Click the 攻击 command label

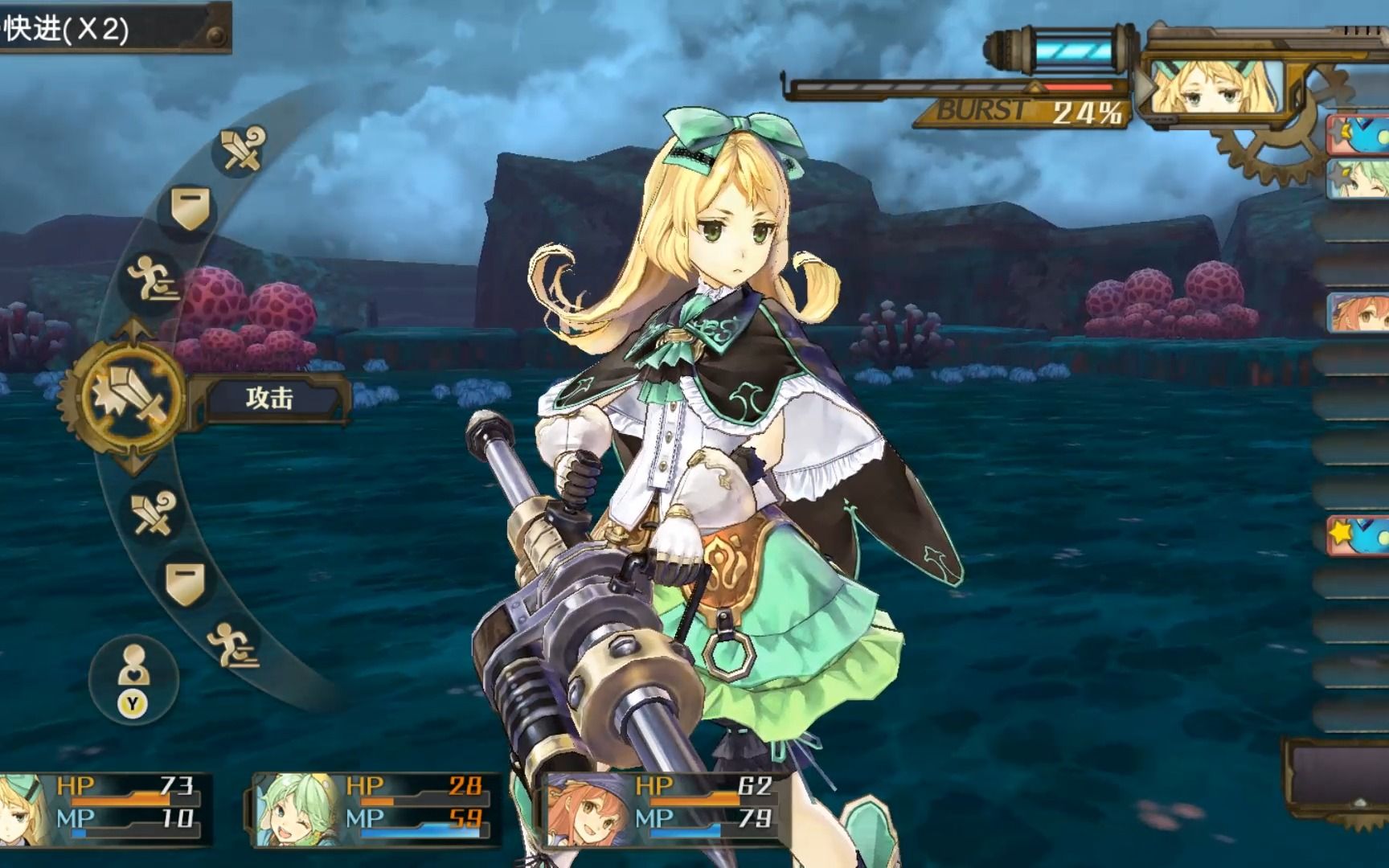tap(270, 398)
